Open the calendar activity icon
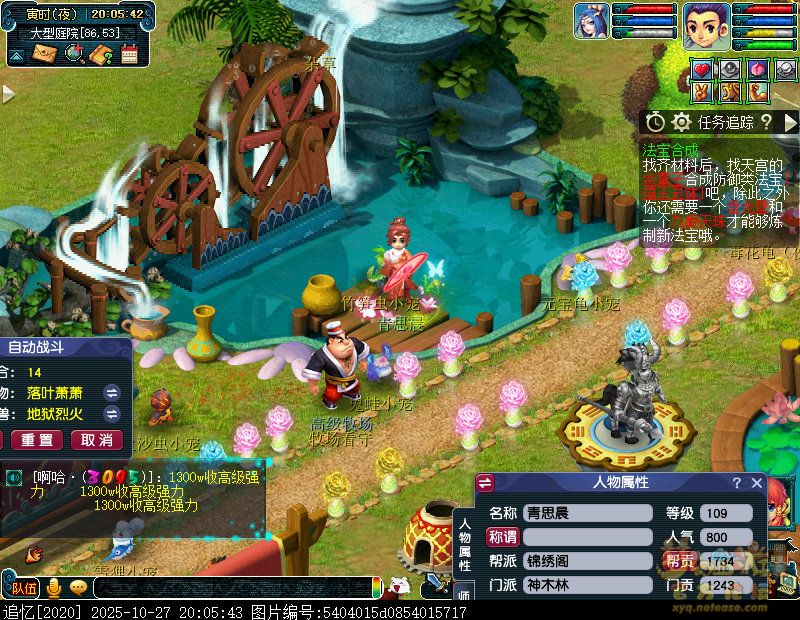Viewport: 800px width, 620px height. click(129, 54)
